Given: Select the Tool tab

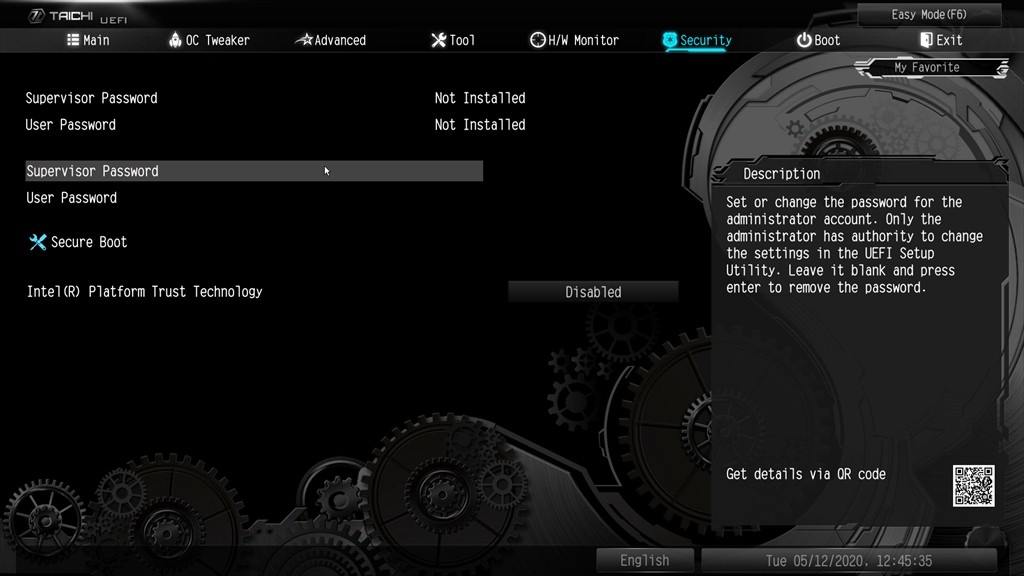Looking at the screenshot, I should [453, 40].
